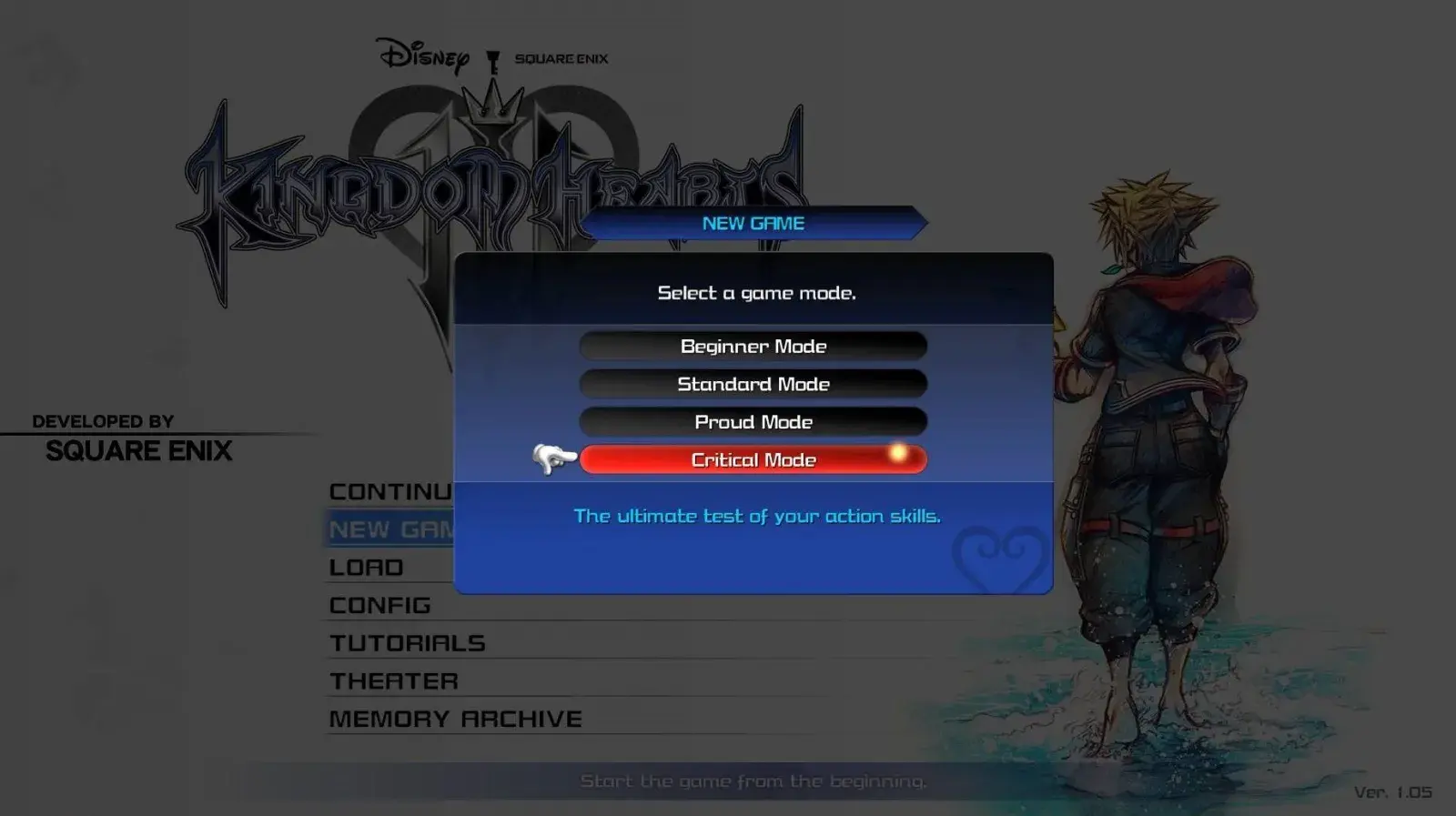Open the CONFIG menu
The image size is (1456, 816).
pos(379,605)
